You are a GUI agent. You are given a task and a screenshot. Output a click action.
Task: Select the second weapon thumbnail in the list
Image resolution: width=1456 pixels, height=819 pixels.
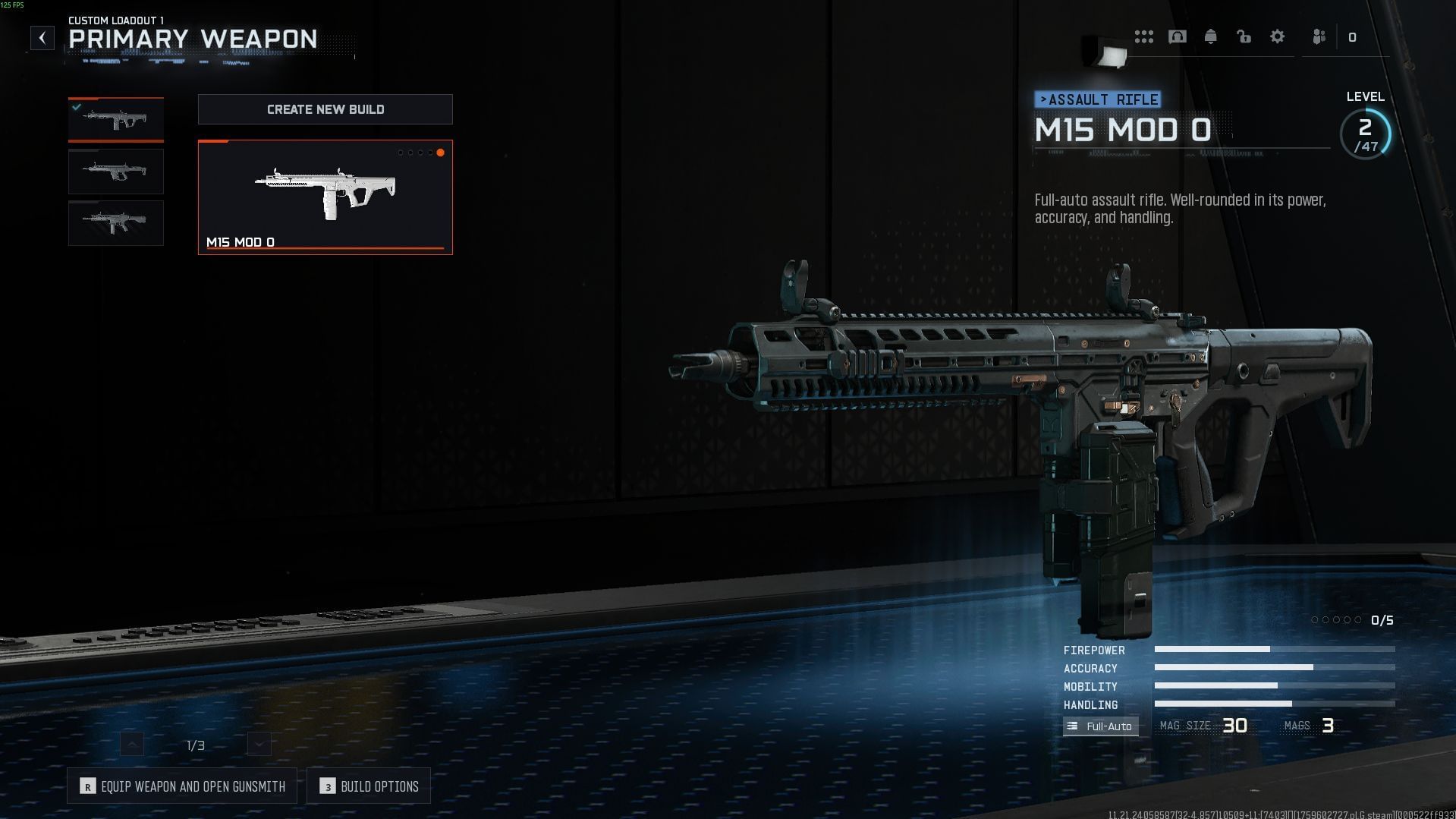coord(116,171)
